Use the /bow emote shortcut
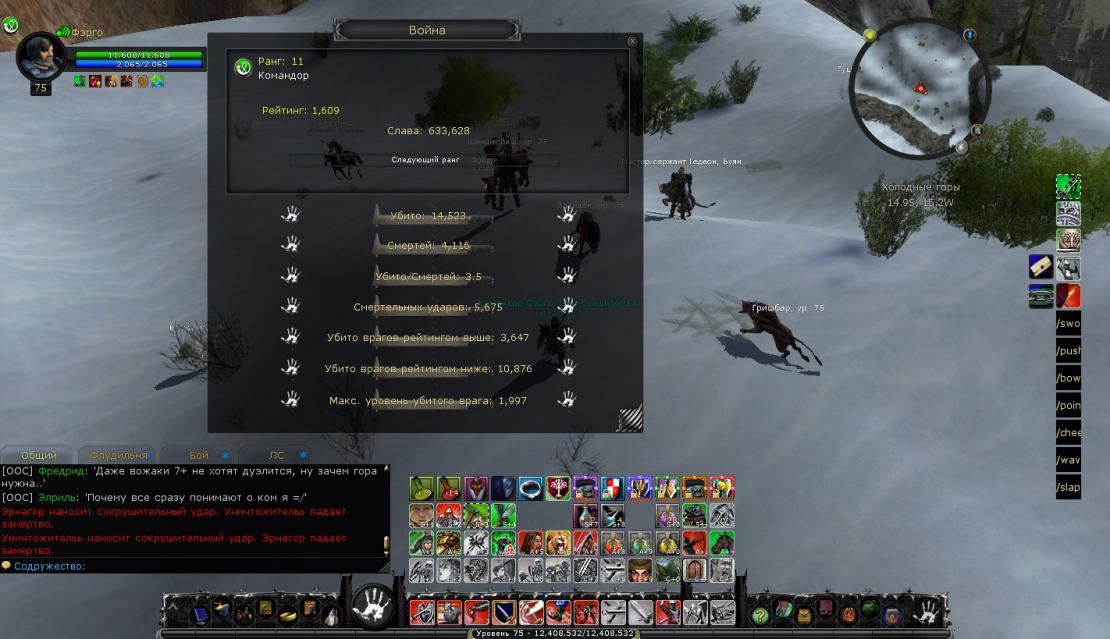The width and height of the screenshot is (1110, 639). pyautogui.click(x=1068, y=379)
